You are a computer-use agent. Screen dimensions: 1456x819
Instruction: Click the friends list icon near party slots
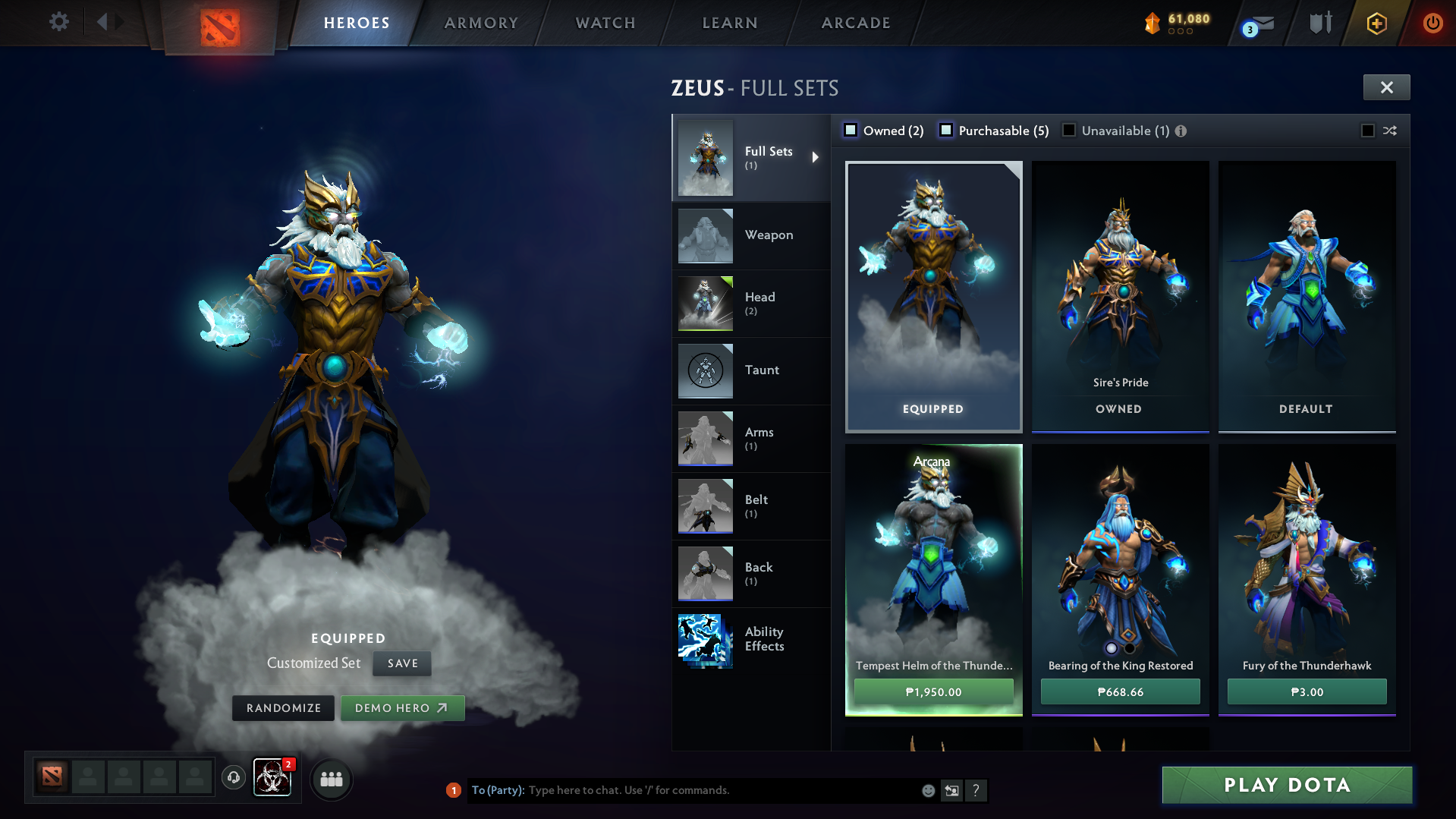tap(331, 778)
